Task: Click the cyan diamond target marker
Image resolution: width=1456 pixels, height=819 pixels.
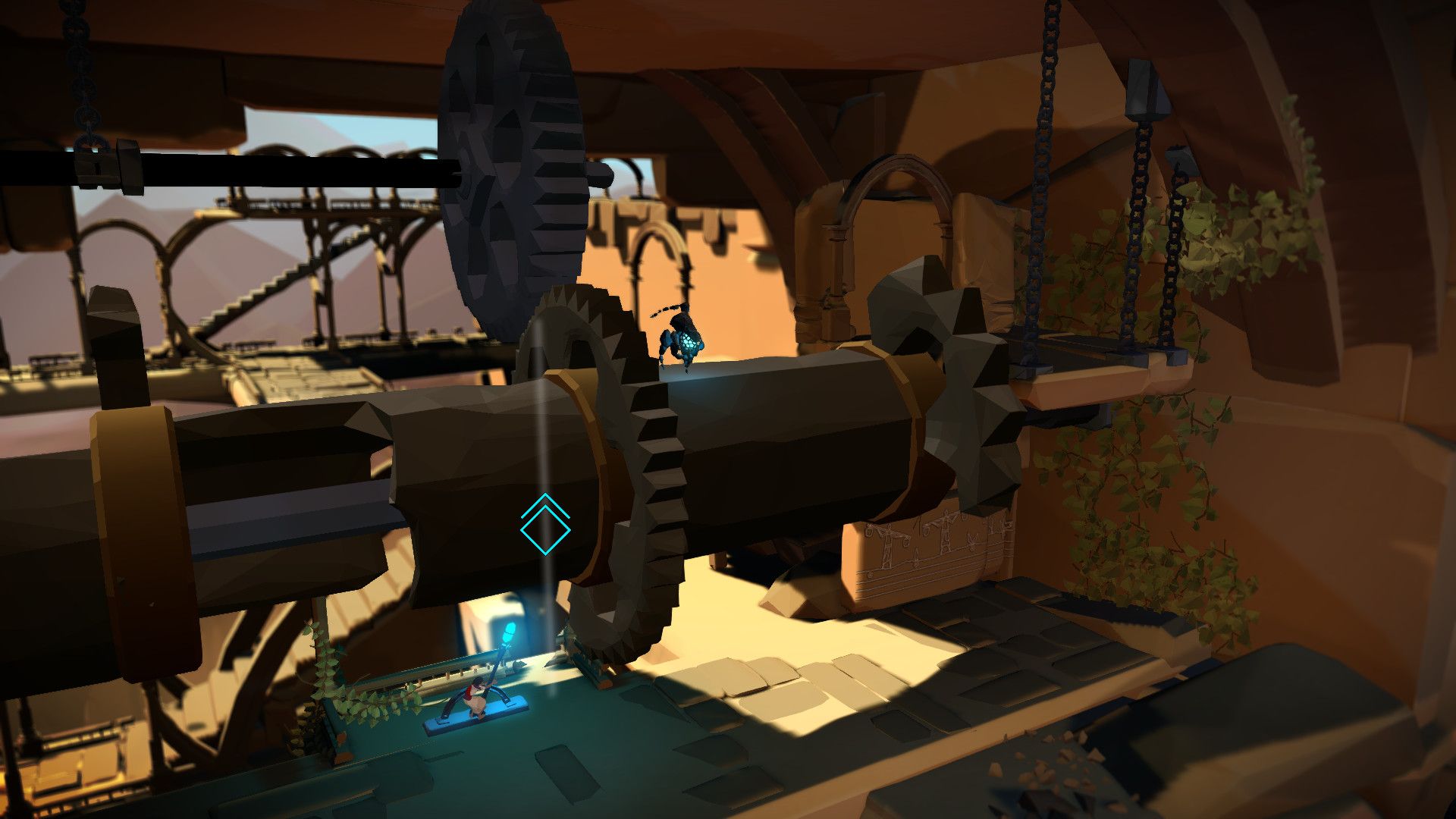Action: coord(544,528)
